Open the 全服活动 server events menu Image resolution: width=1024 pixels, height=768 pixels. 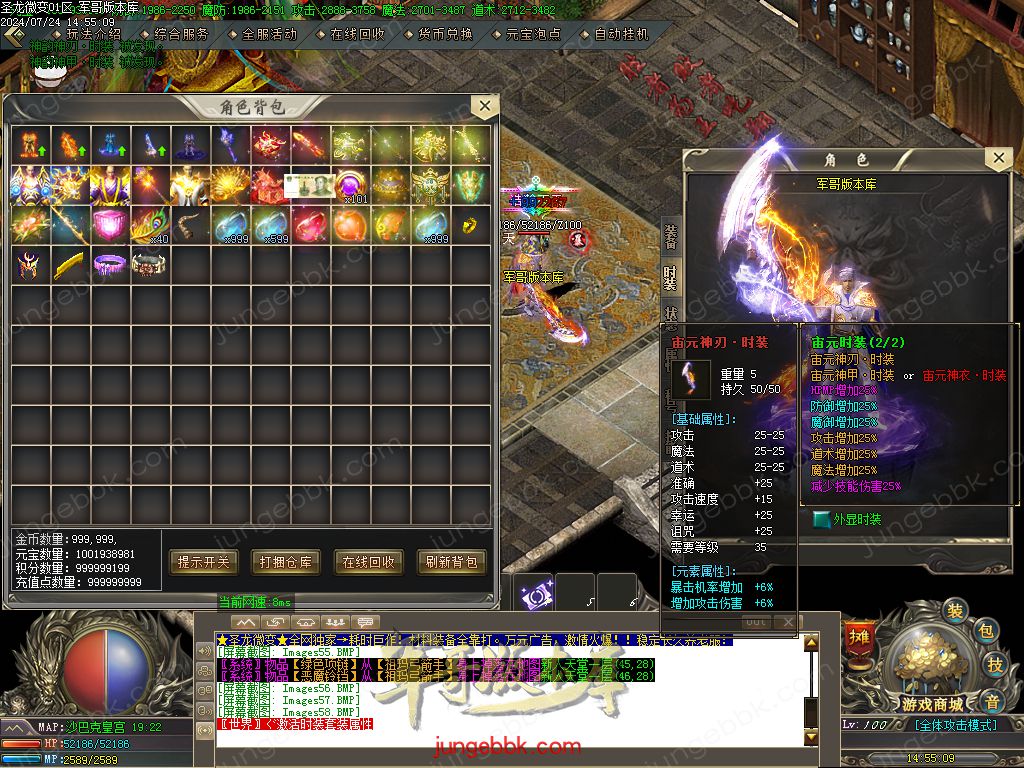tap(269, 33)
